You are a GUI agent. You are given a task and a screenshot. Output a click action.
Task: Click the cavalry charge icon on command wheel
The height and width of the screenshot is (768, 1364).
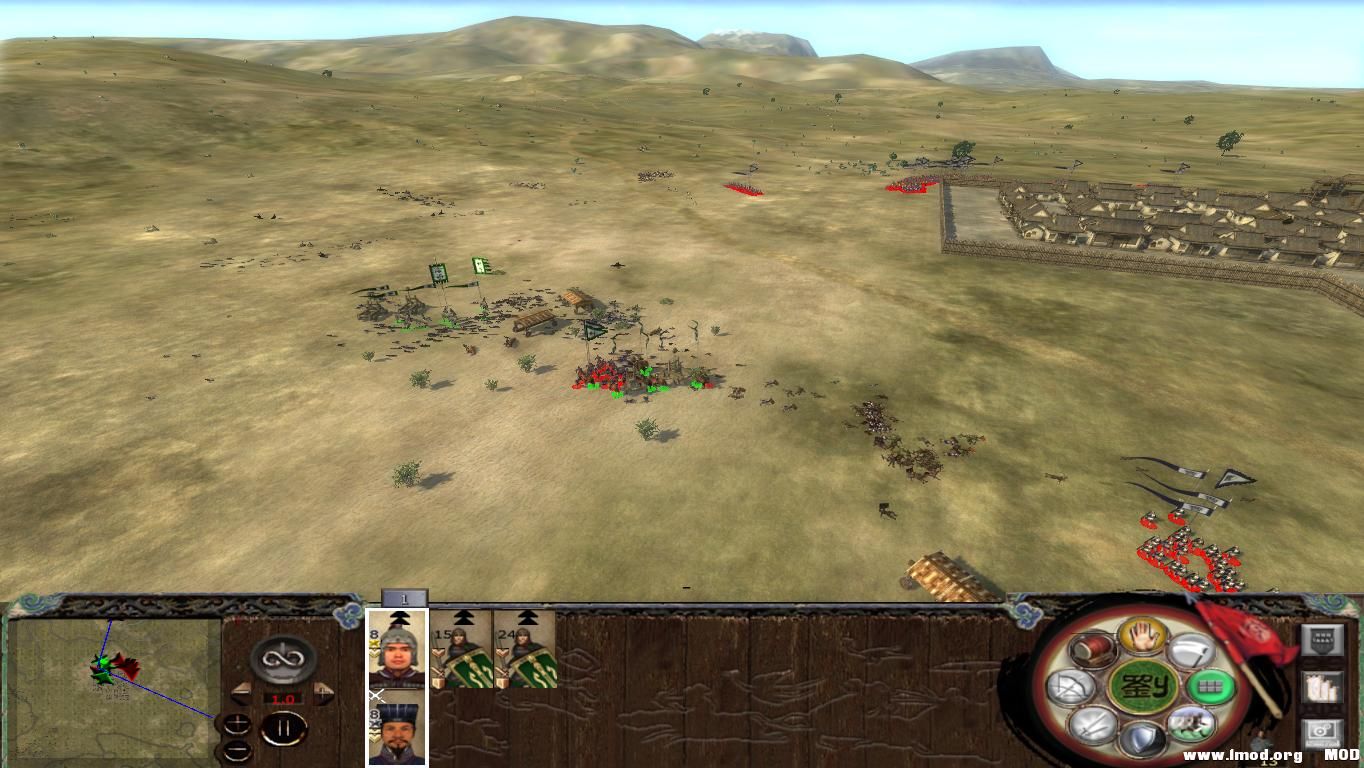1190,725
